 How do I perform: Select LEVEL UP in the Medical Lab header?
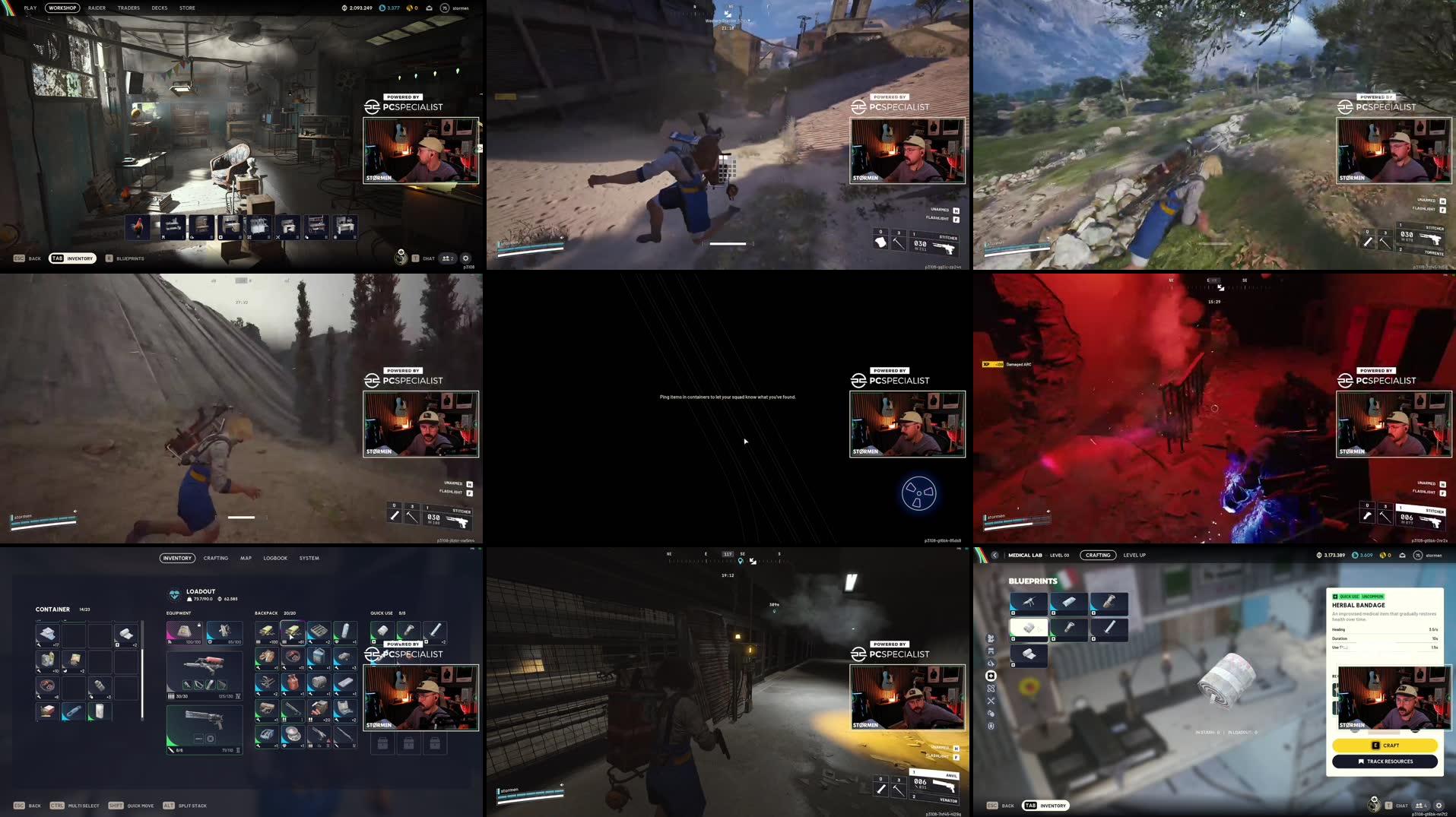point(1134,555)
